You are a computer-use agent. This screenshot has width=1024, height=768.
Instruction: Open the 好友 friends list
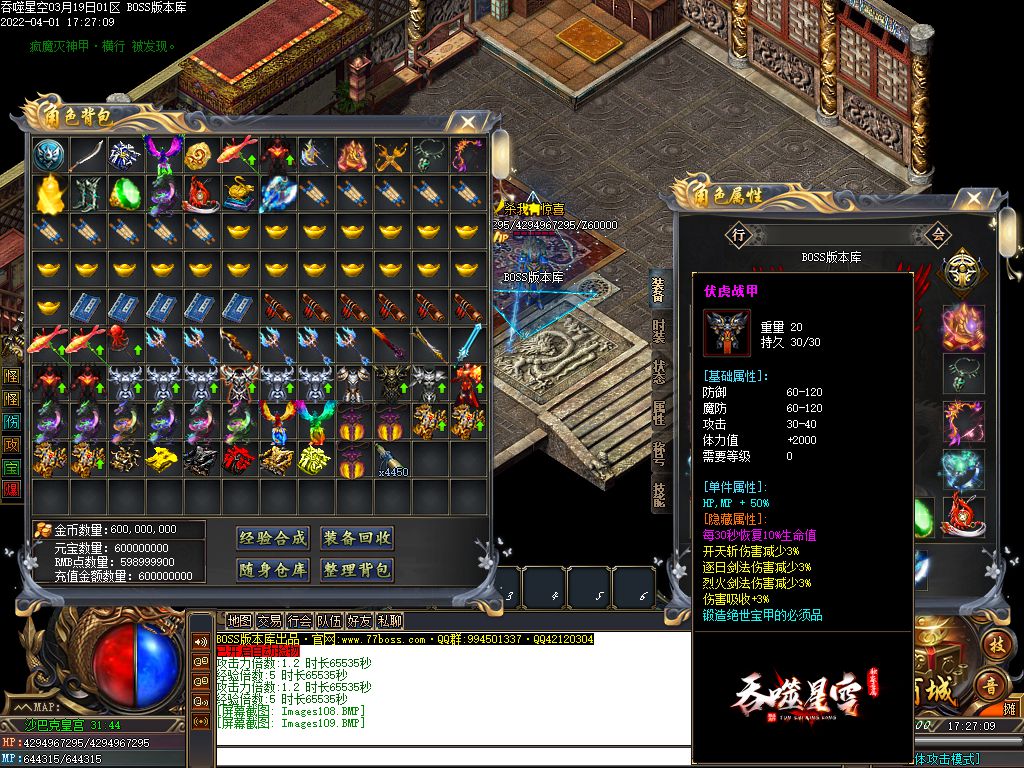point(359,621)
